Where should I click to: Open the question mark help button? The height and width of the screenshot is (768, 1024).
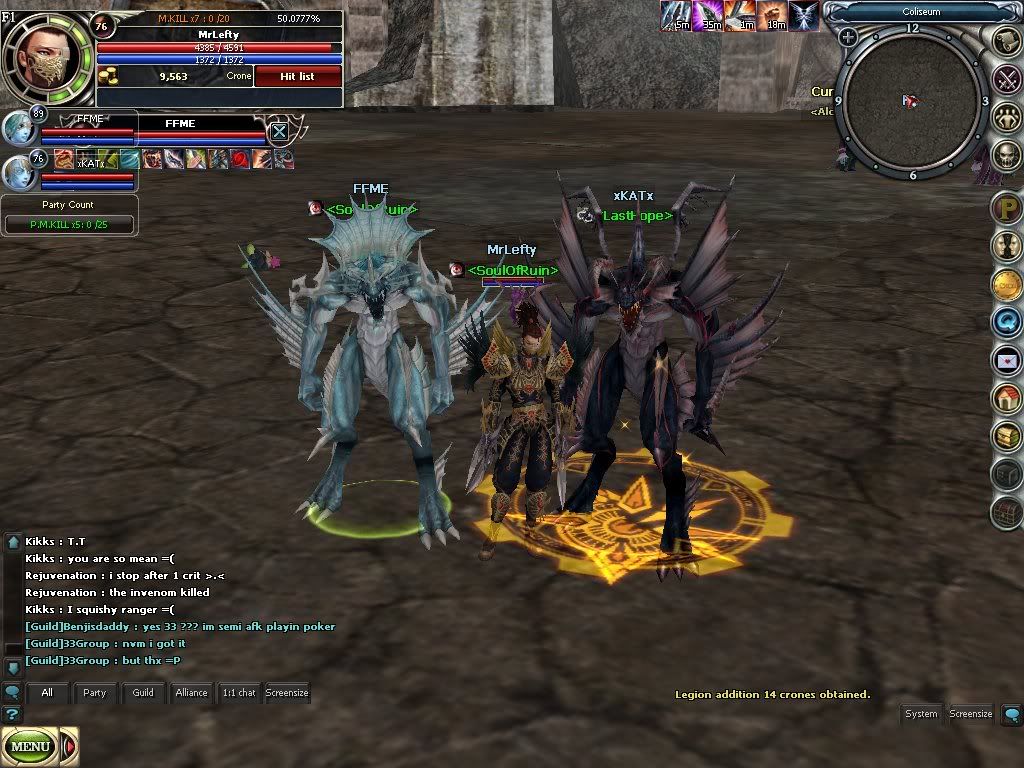pyautogui.click(x=11, y=714)
